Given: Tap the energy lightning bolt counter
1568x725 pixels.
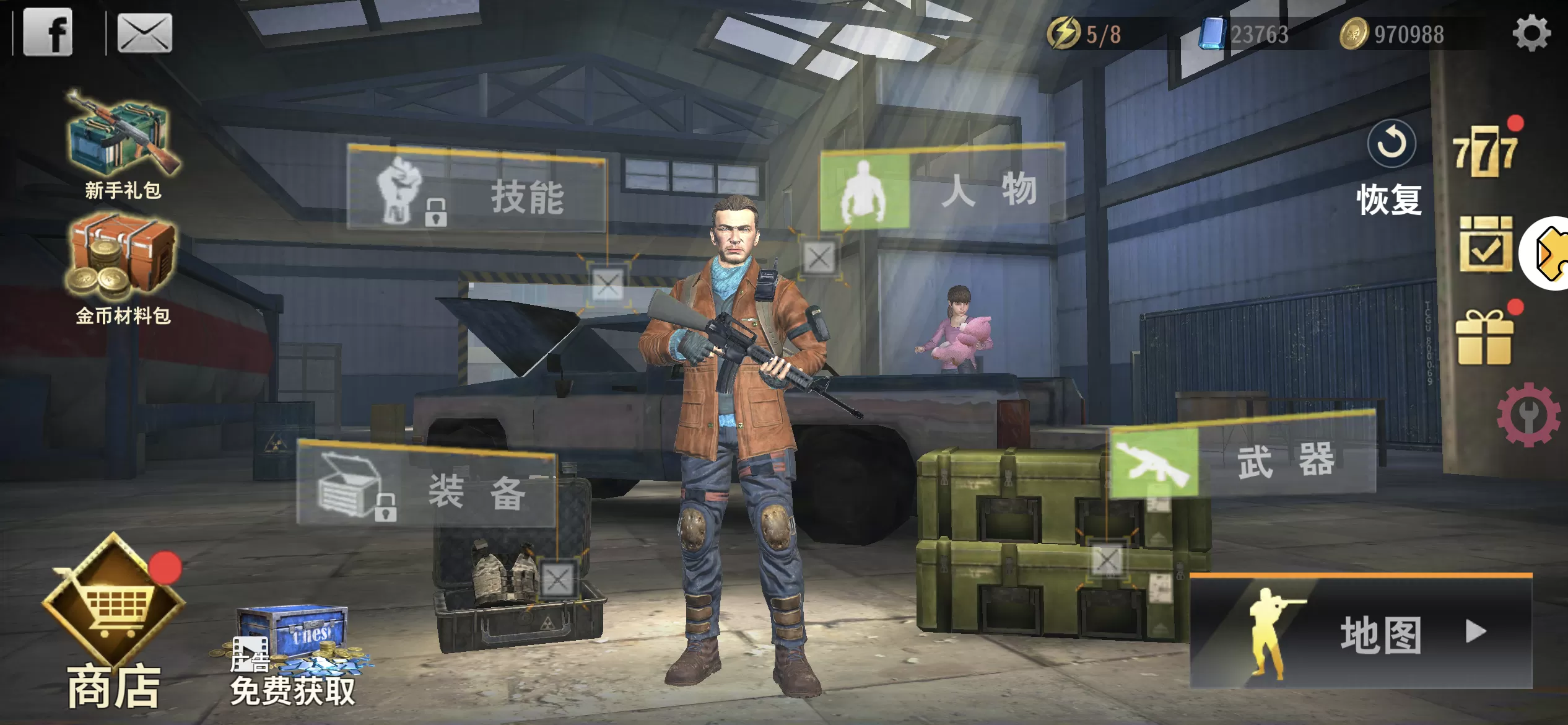Looking at the screenshot, I should [x=1085, y=33].
